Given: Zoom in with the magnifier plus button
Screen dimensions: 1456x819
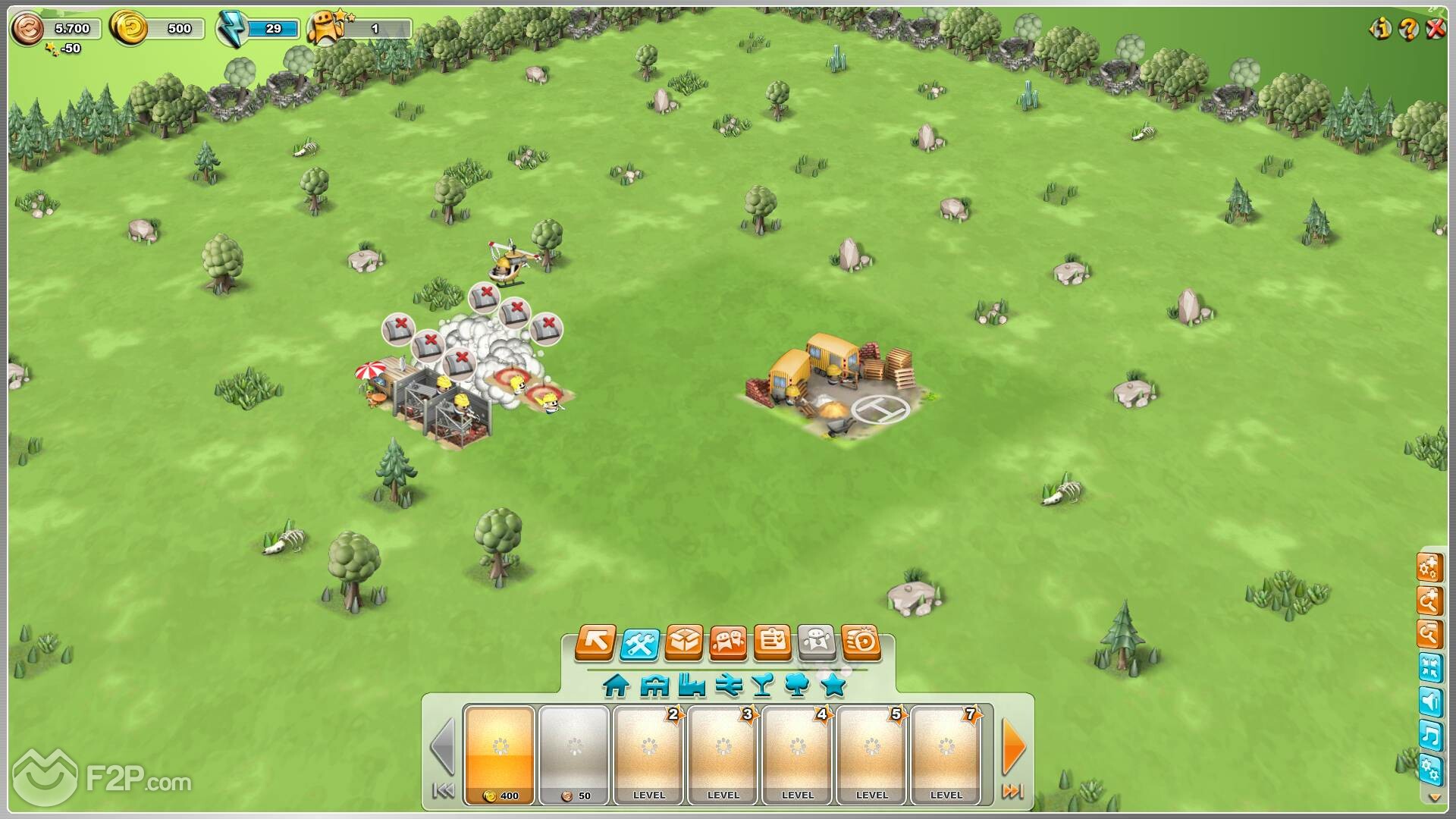Looking at the screenshot, I should (x=1429, y=601).
